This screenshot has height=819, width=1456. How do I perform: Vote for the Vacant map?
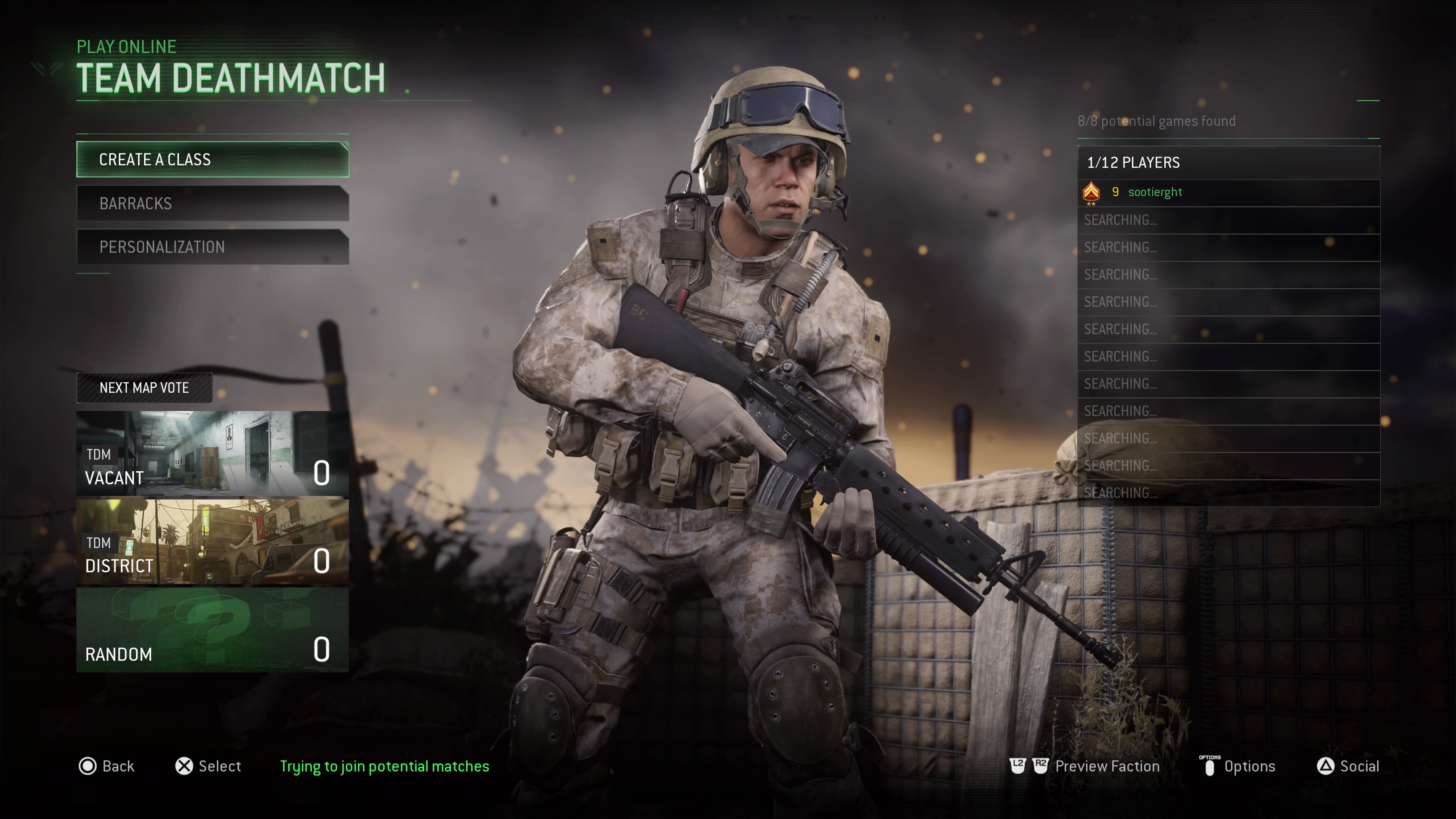[212, 453]
